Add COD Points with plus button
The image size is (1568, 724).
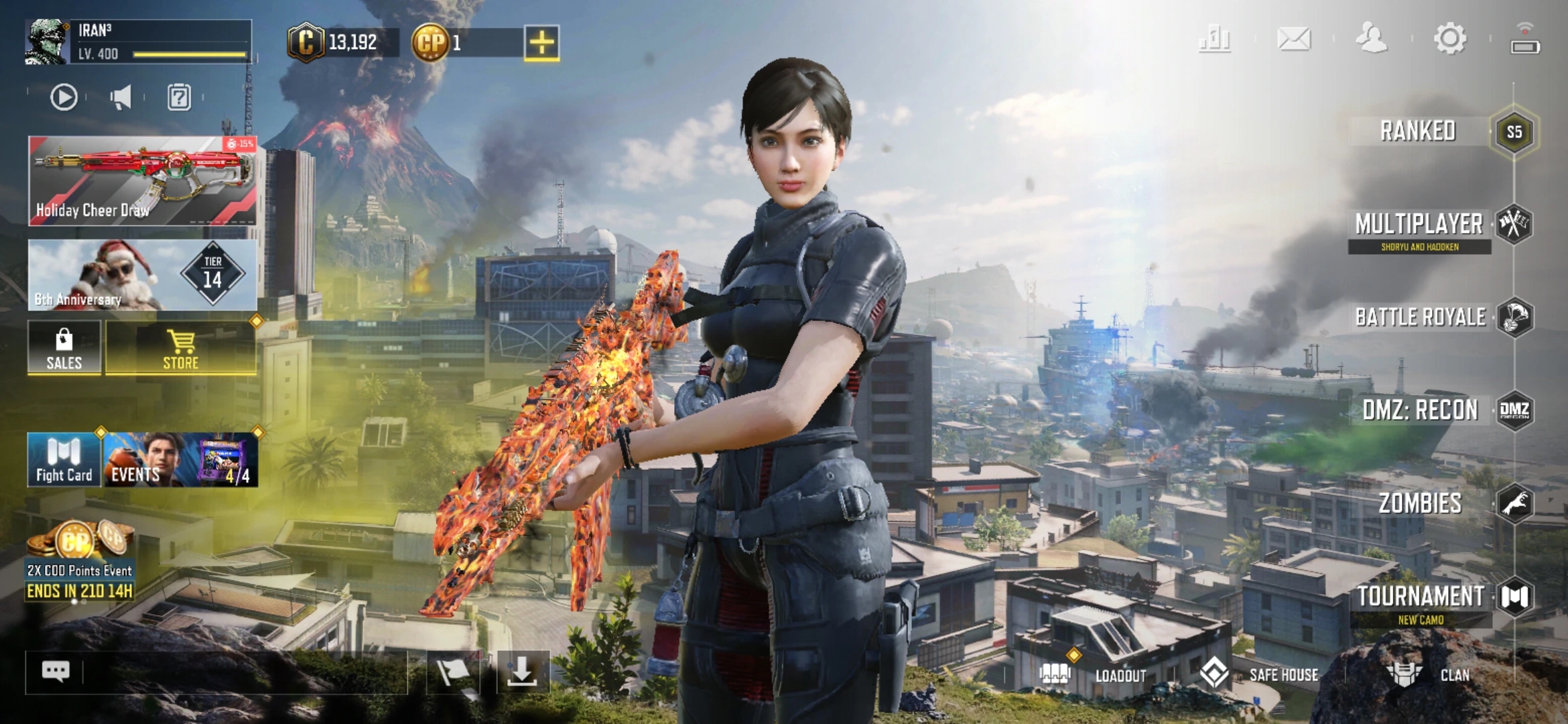[x=541, y=43]
